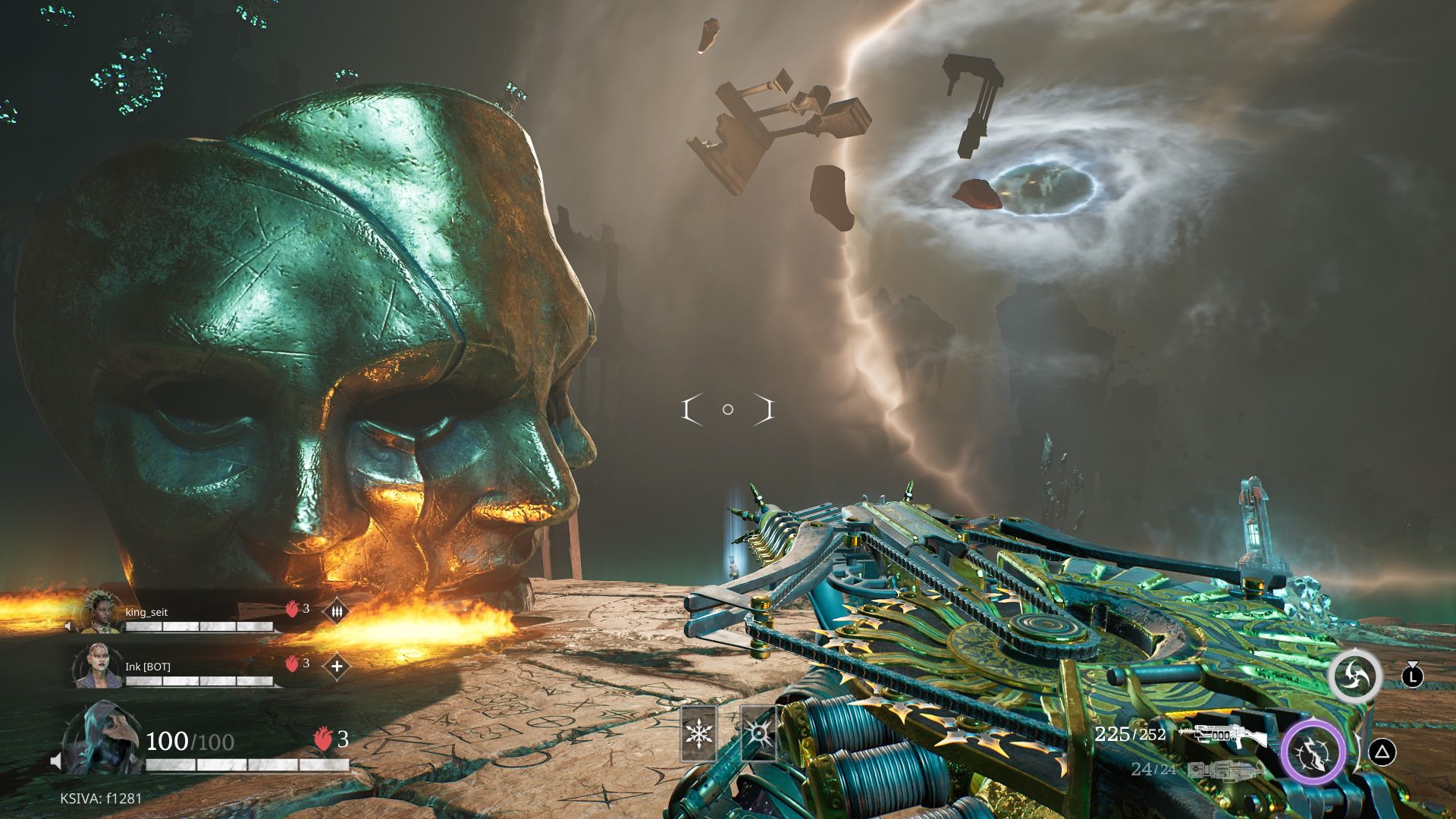Select the active rifle weapon icon
1456x819 pixels.
pos(1222,734)
